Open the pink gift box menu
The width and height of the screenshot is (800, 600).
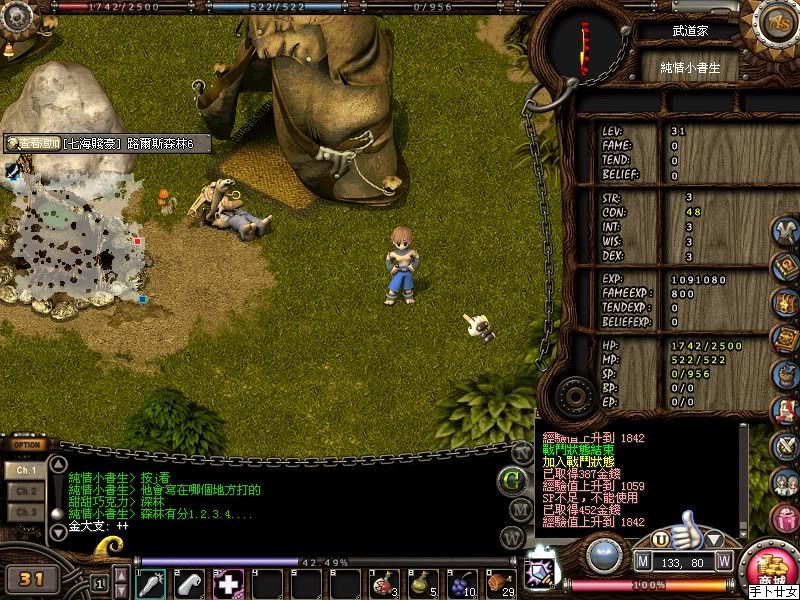click(785, 517)
